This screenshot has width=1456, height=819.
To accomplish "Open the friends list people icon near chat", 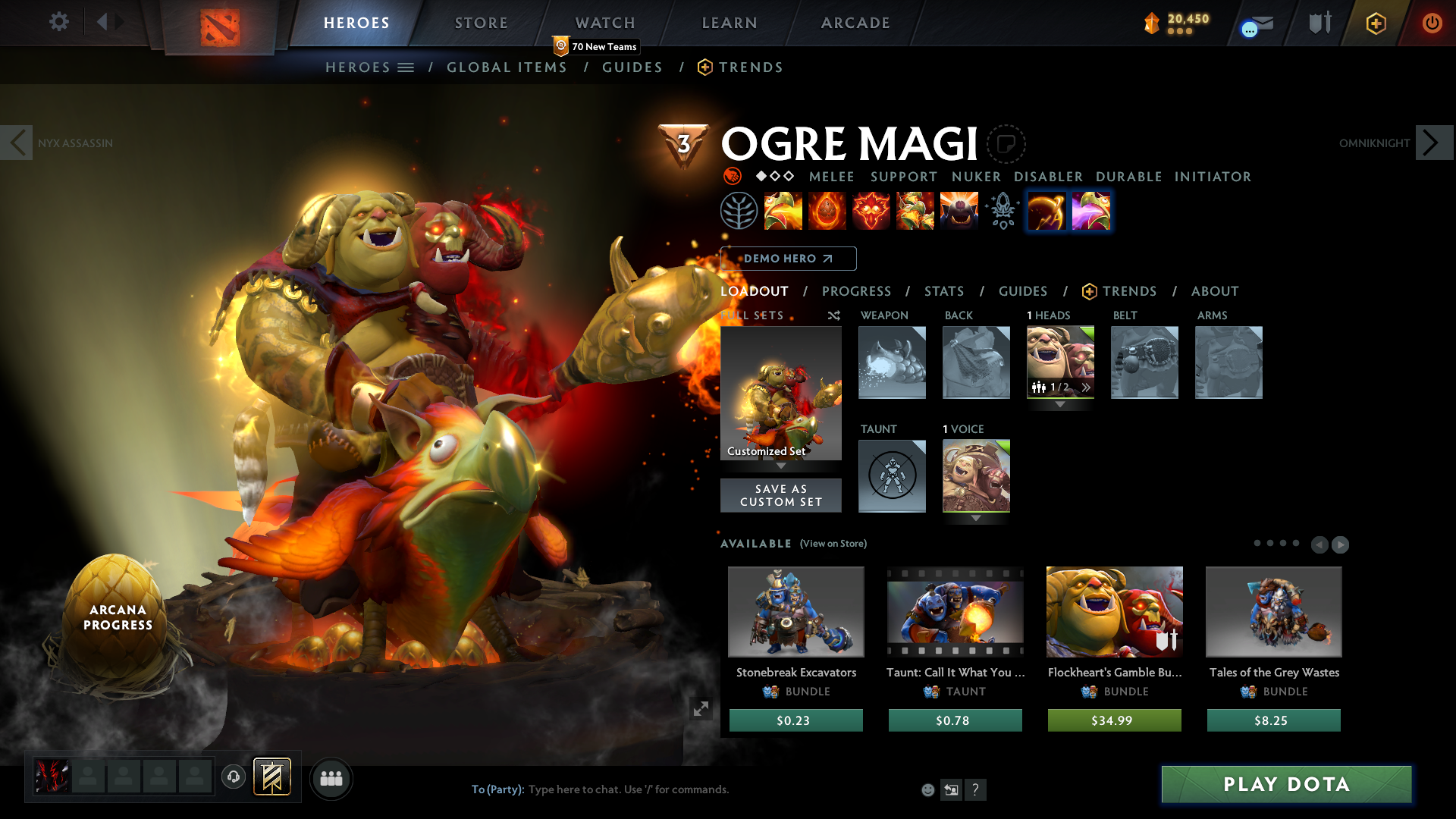I will 331,778.
